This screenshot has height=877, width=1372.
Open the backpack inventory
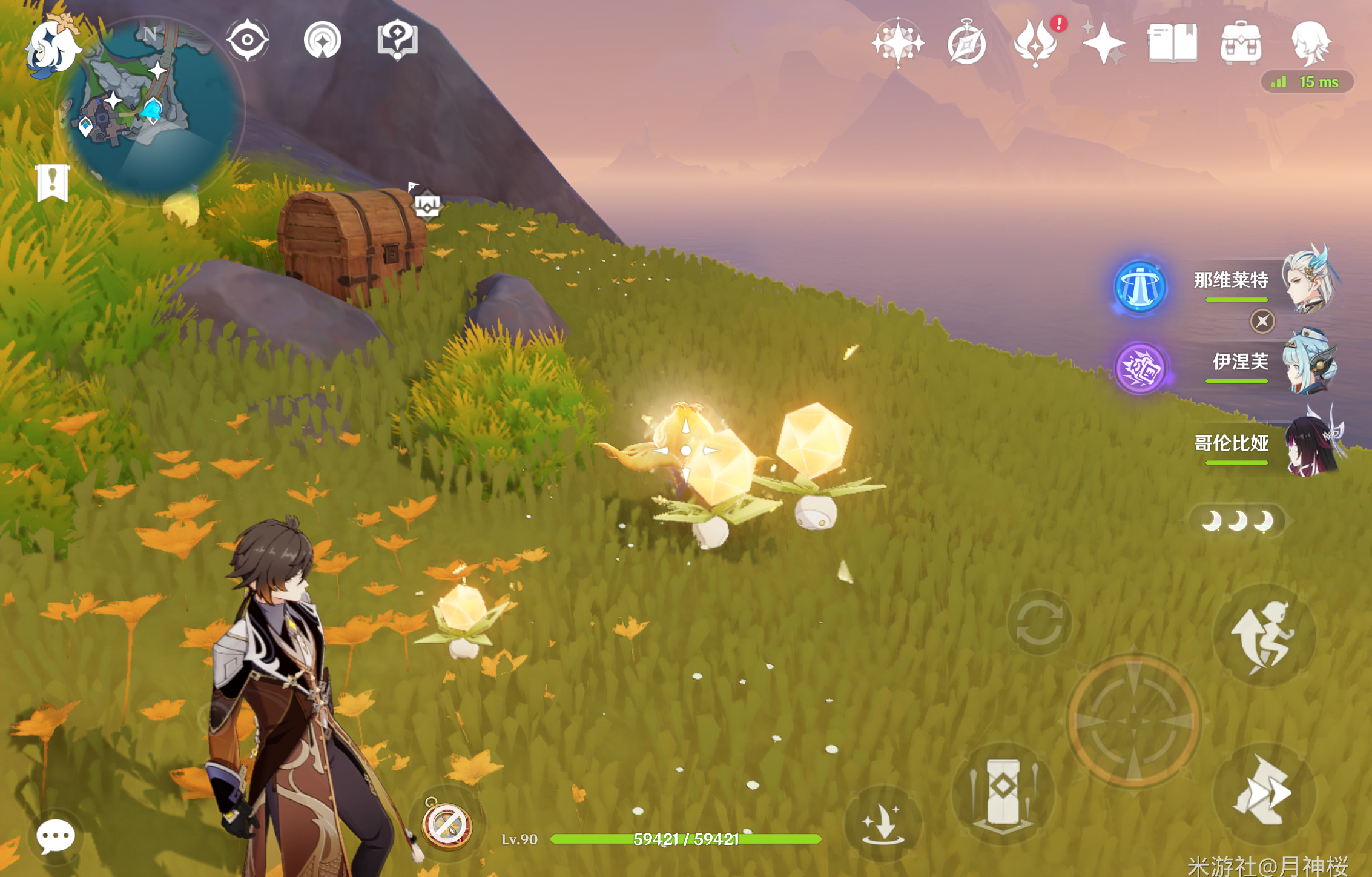tap(1241, 42)
